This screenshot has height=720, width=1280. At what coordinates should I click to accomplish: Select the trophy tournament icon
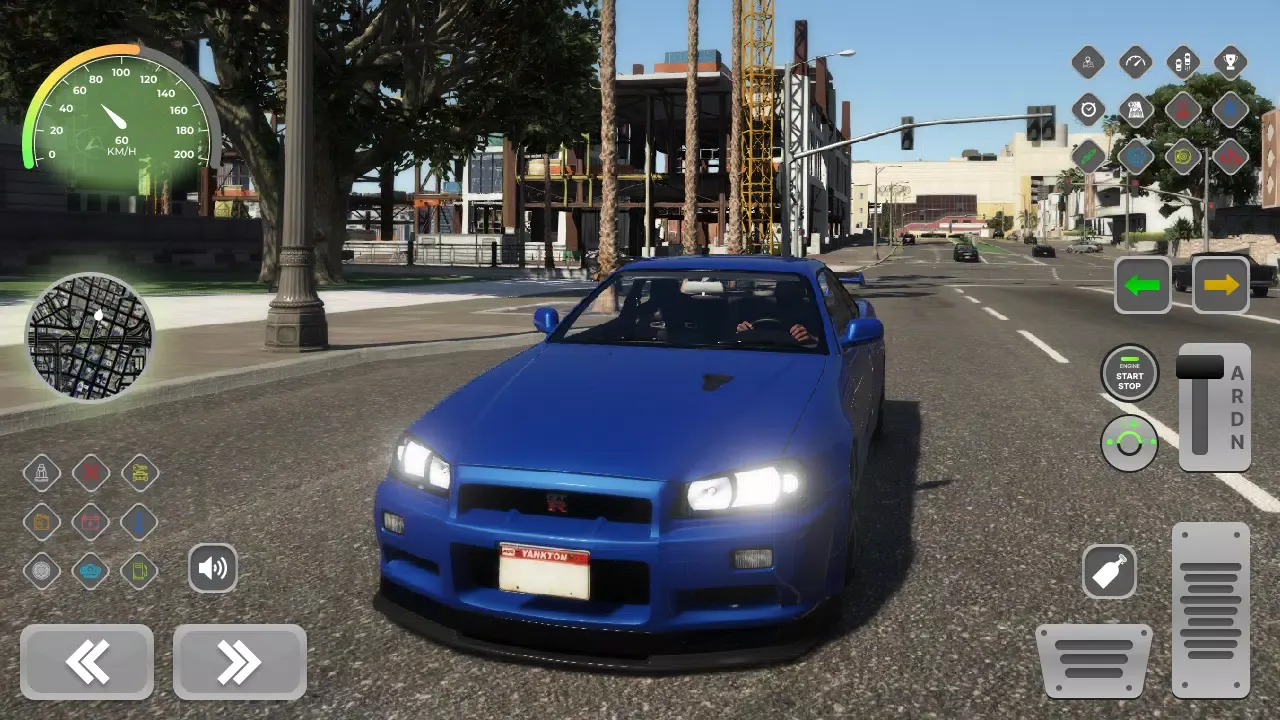click(1230, 62)
